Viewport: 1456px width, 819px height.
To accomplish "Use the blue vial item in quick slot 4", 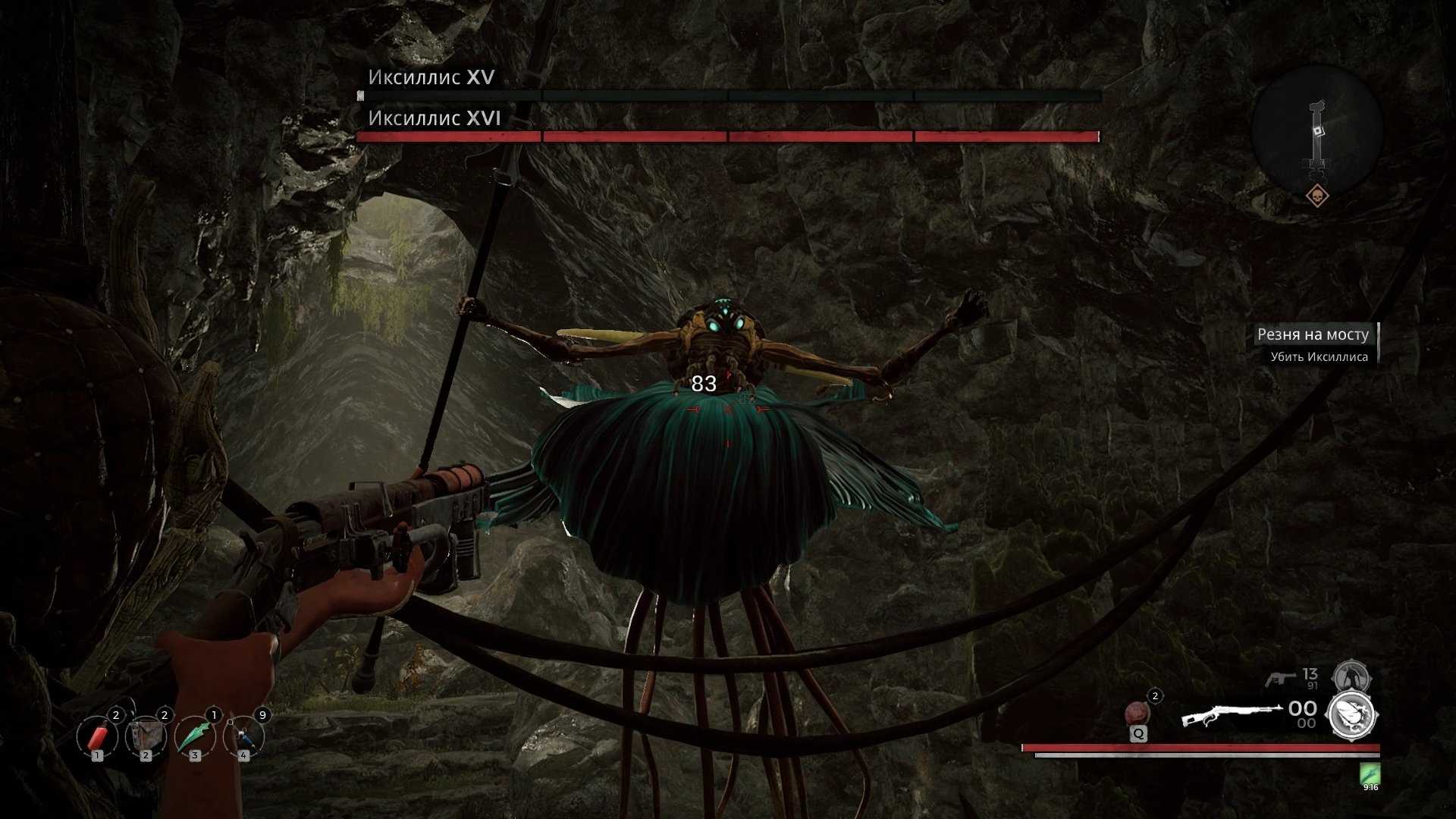I will (x=243, y=736).
